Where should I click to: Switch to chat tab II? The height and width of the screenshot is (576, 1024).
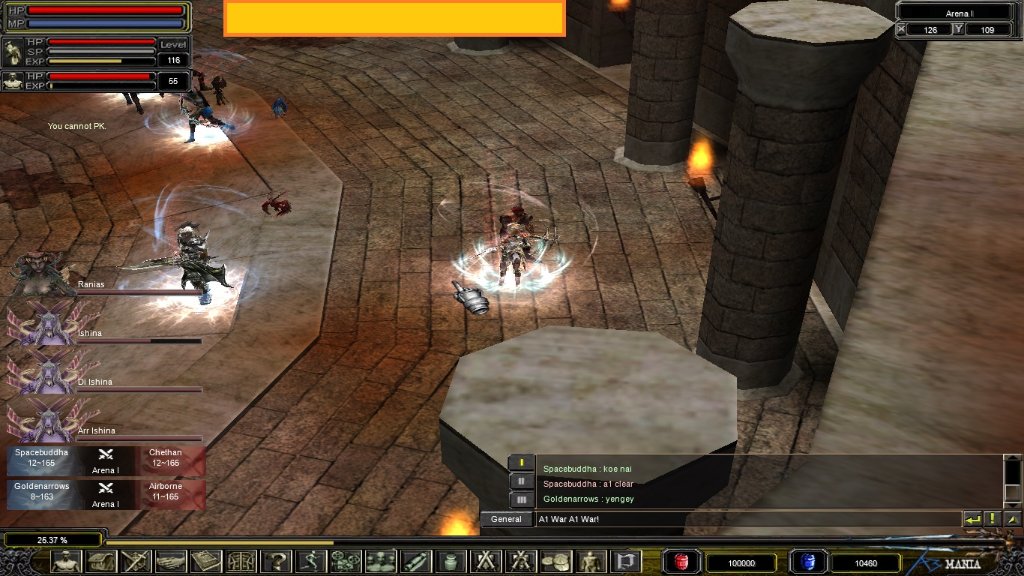pos(520,481)
